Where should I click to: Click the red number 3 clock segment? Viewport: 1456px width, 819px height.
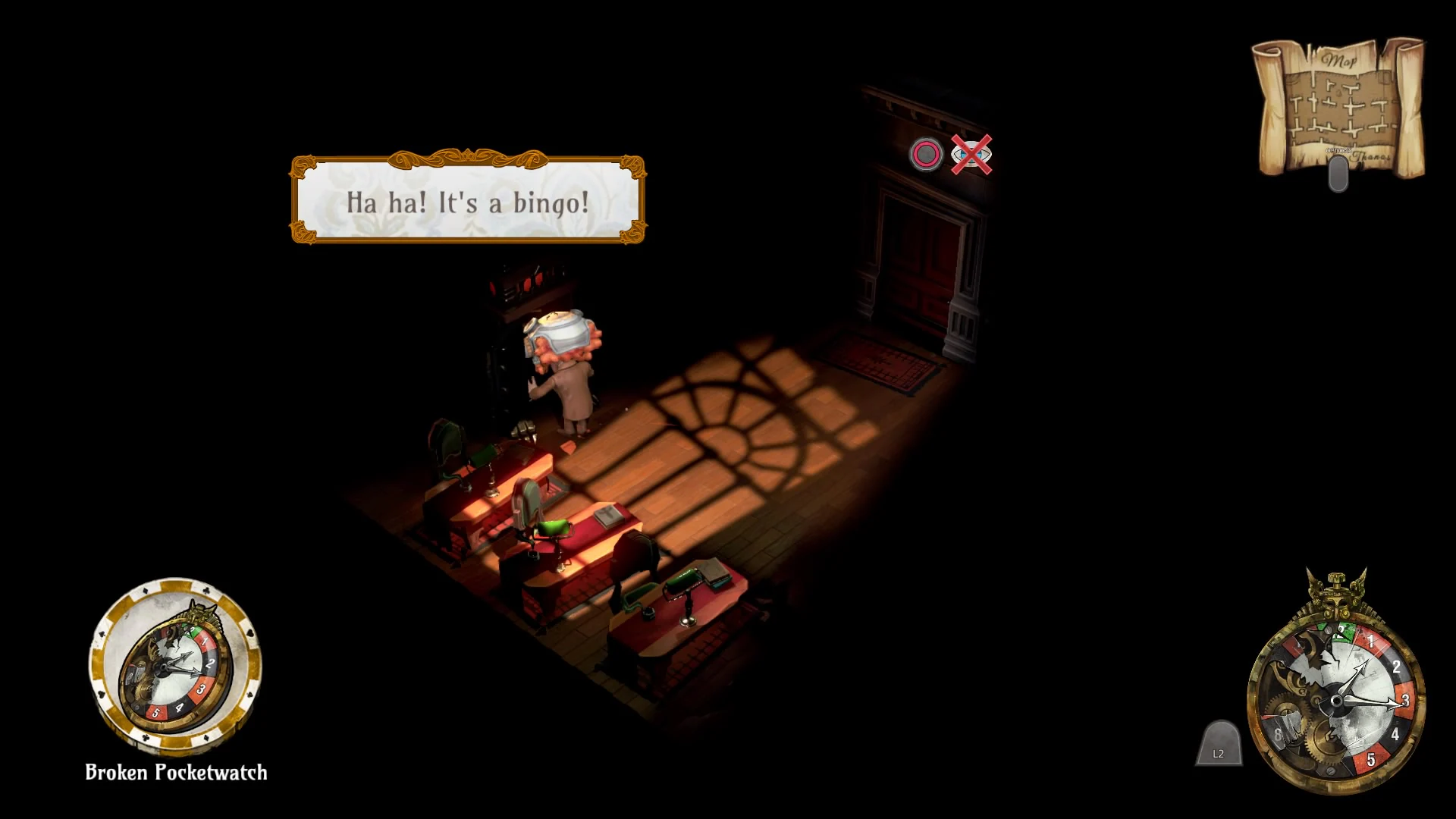pos(1405,700)
